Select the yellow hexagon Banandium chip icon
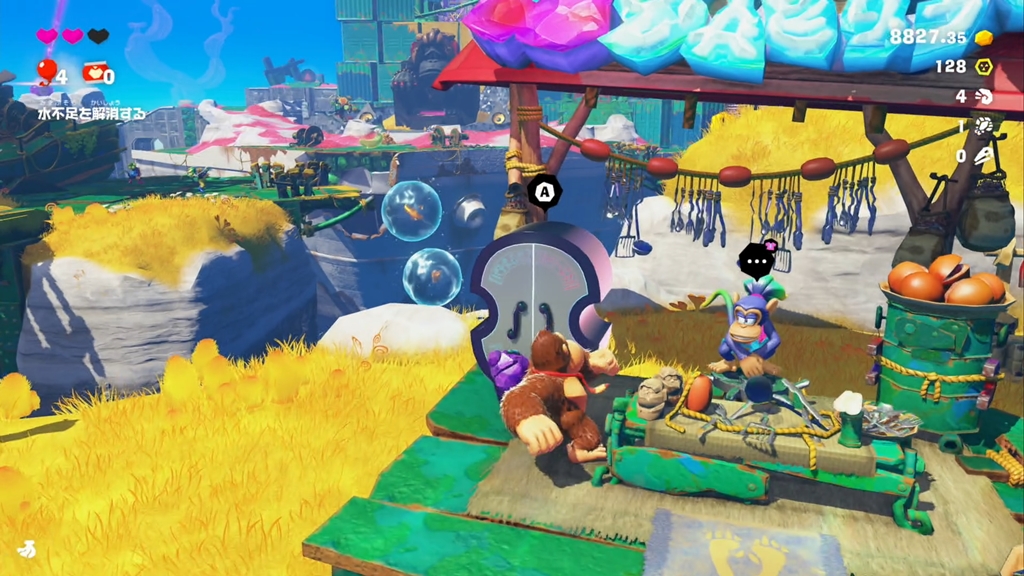The height and width of the screenshot is (576, 1024). click(984, 66)
